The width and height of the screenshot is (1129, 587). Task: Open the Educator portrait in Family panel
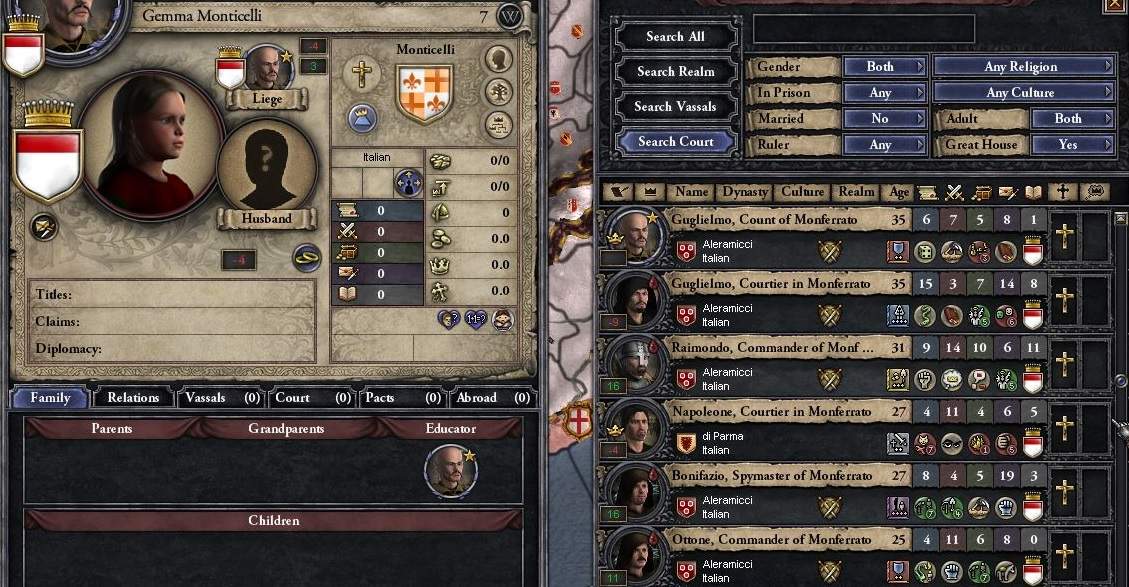(449, 471)
